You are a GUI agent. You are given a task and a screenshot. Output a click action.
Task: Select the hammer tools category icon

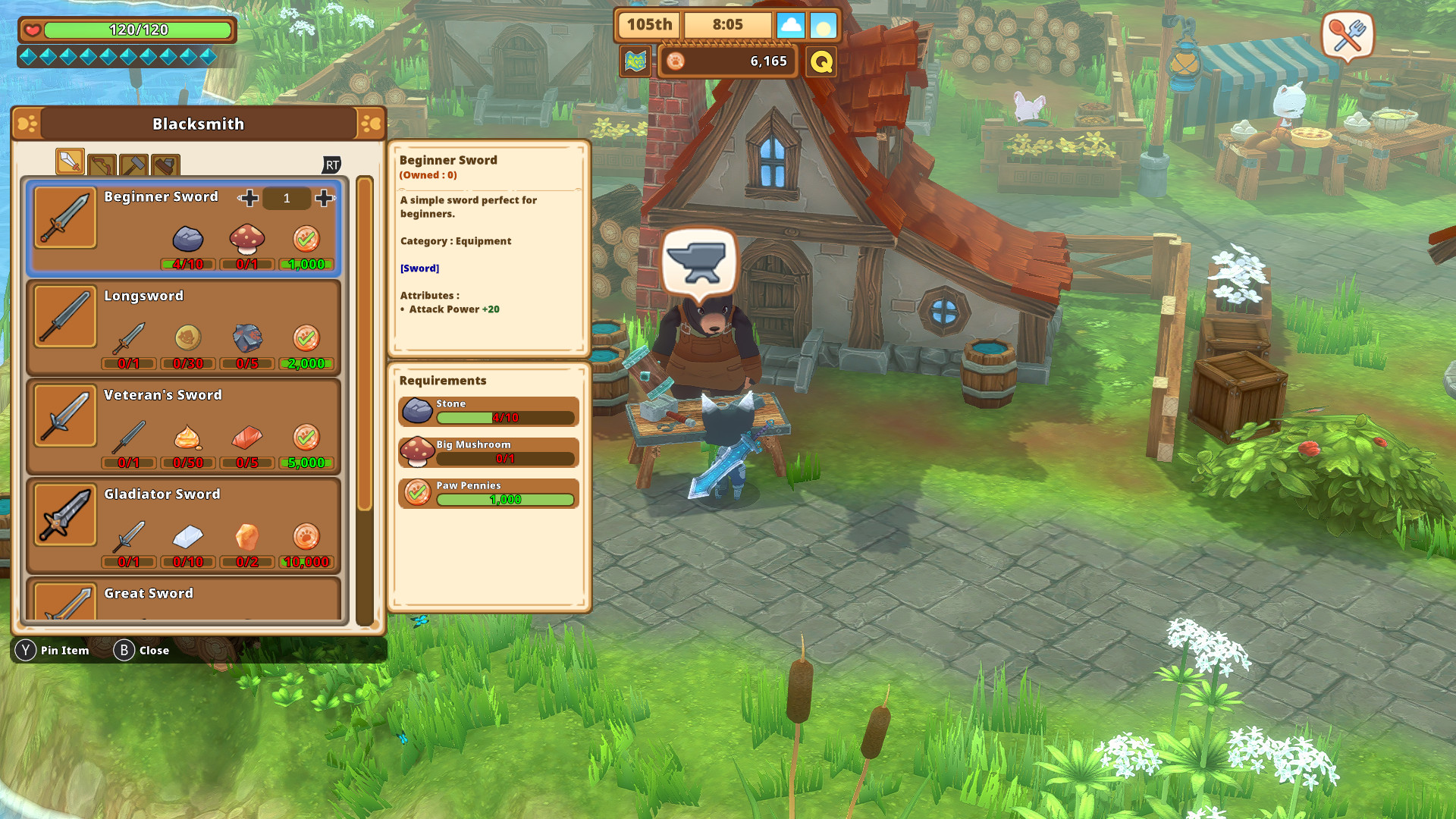(135, 165)
